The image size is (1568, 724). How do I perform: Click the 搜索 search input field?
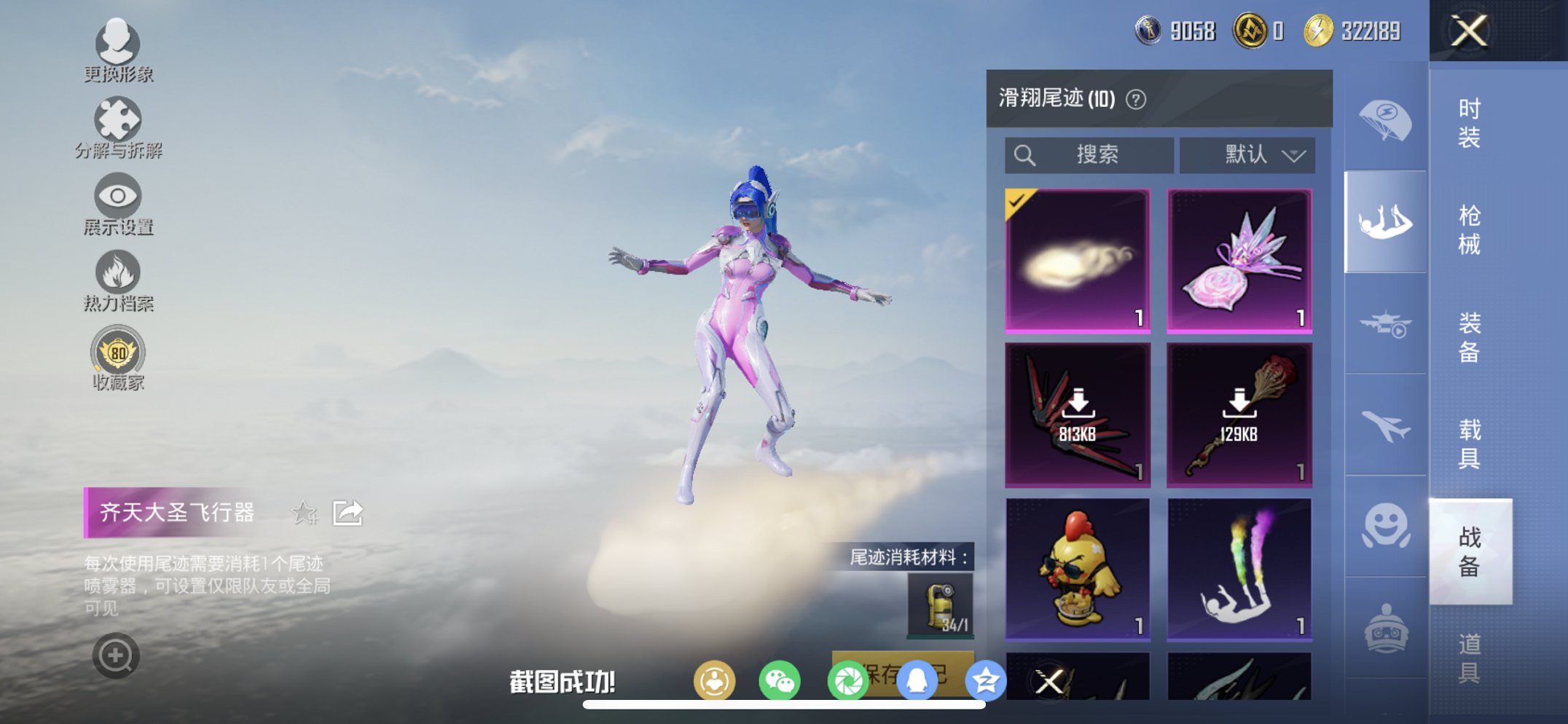(1091, 154)
